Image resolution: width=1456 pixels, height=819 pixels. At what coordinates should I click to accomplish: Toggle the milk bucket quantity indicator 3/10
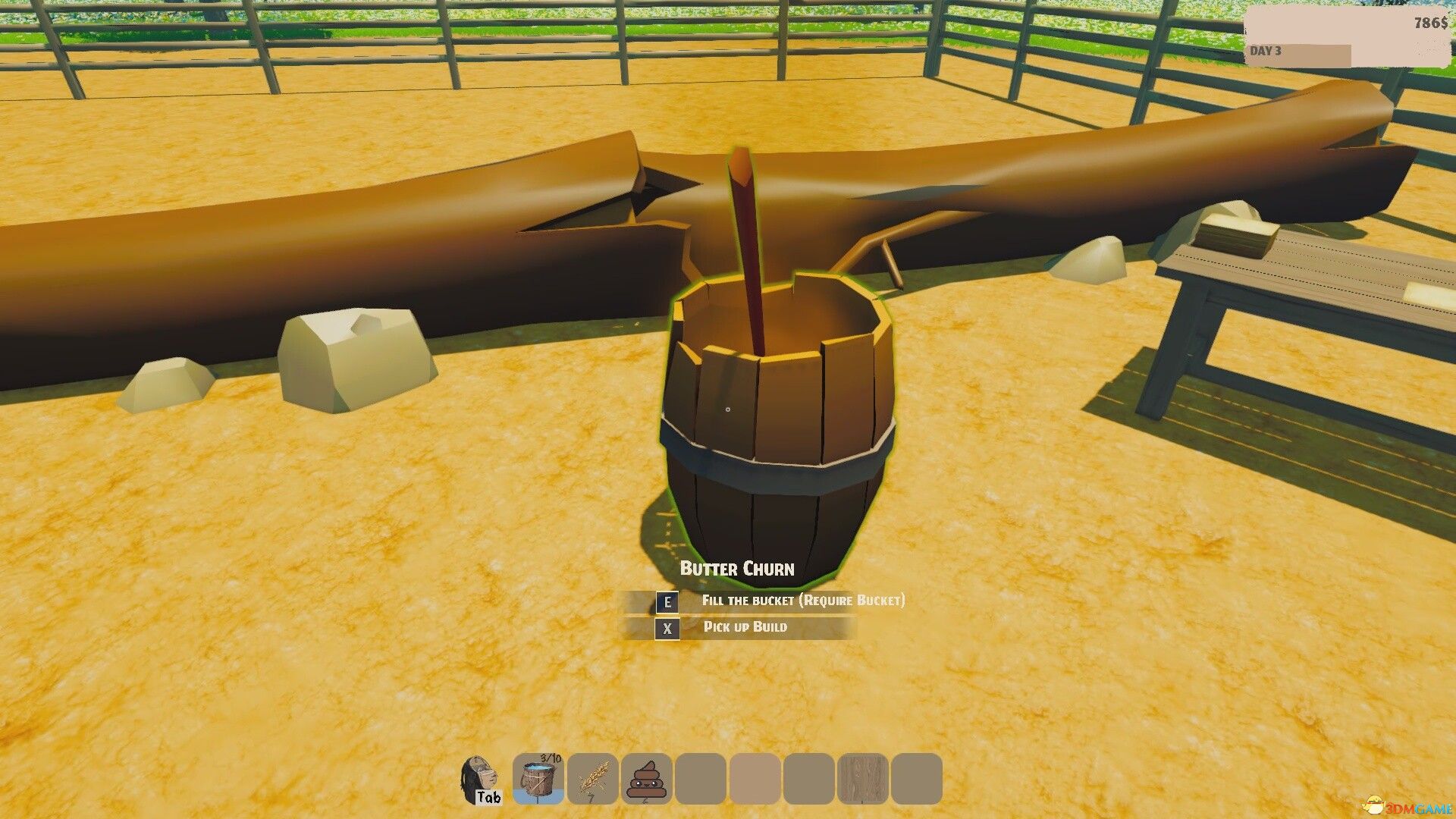[x=551, y=757]
